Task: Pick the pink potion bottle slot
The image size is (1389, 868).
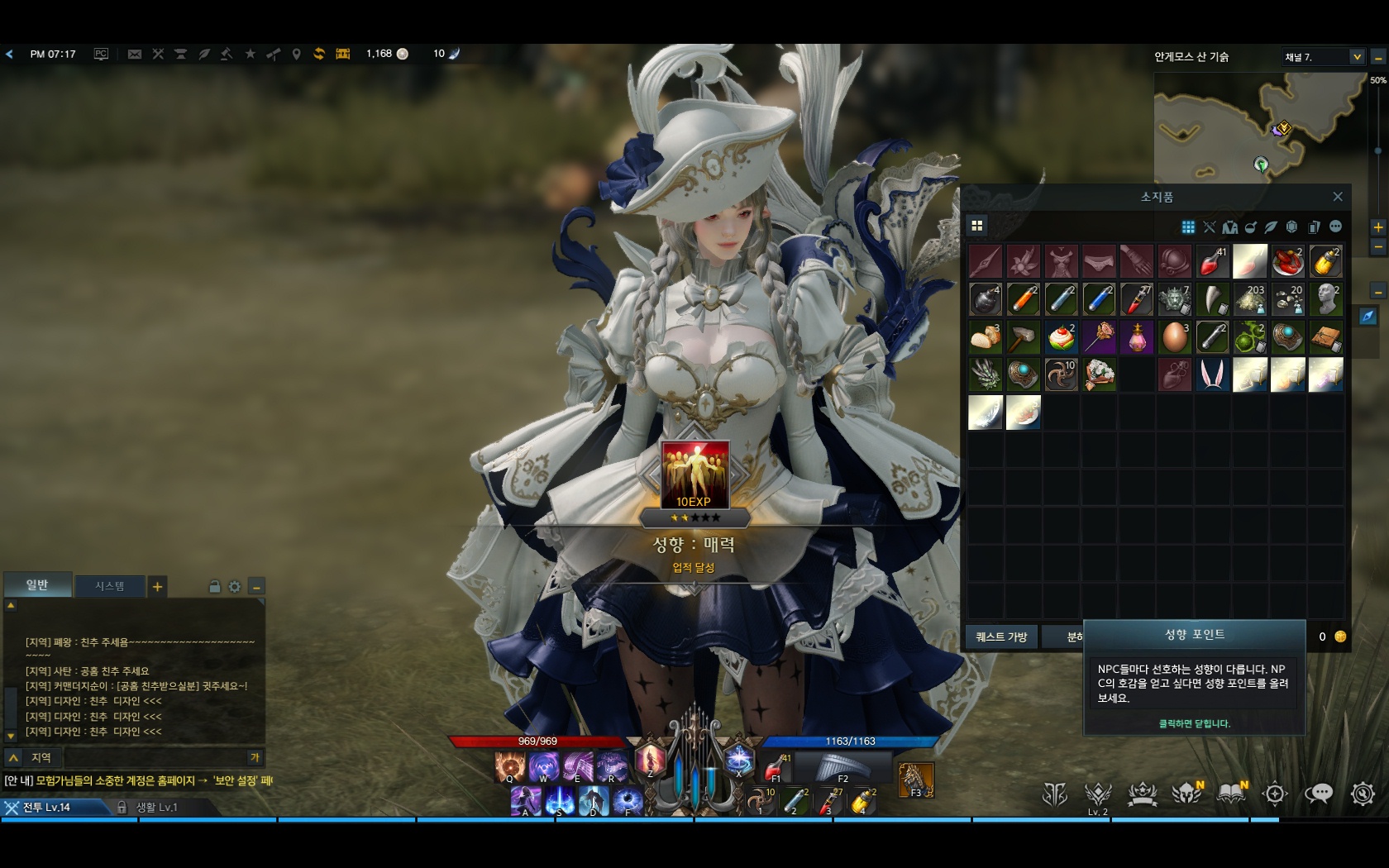Action: point(1137,337)
